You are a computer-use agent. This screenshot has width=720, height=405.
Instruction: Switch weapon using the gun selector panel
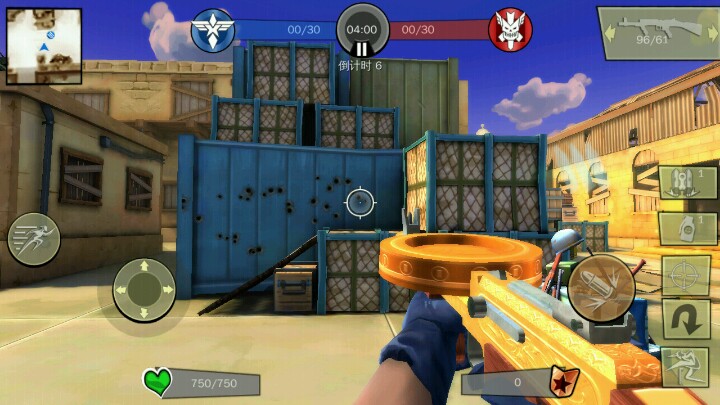pyautogui.click(x=657, y=34)
